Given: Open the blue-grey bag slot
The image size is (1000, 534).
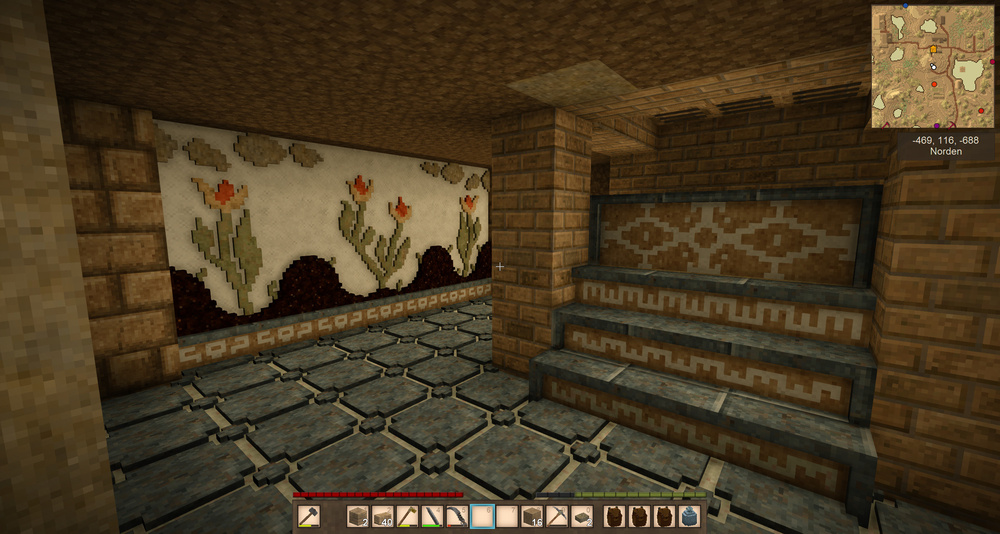Looking at the screenshot, I should click(689, 517).
